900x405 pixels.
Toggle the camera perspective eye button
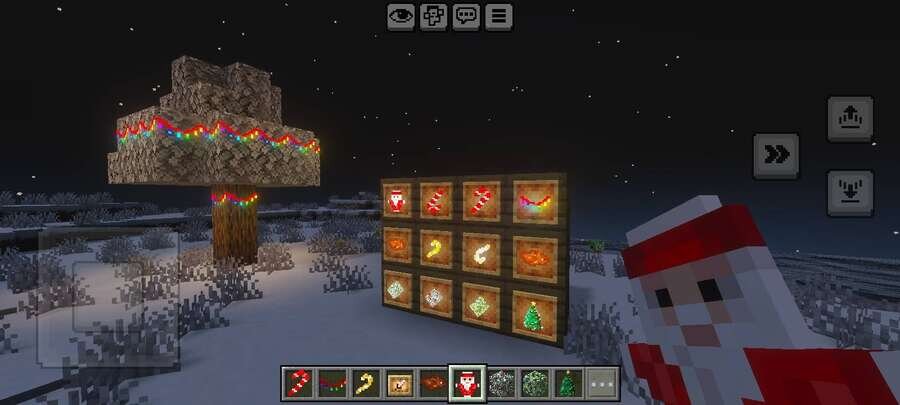(401, 16)
